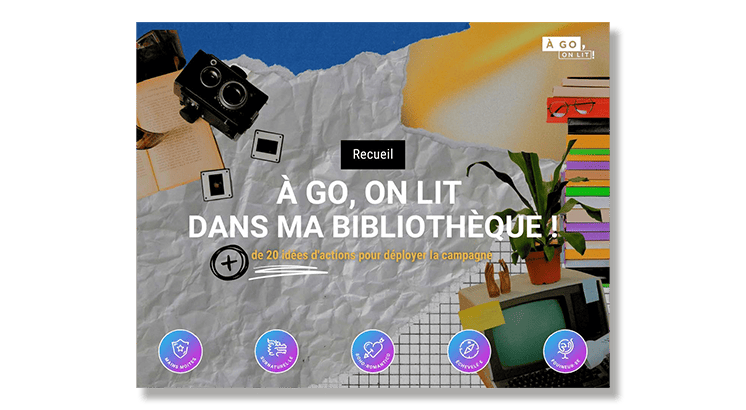Click the circled plus icon
The width and height of the screenshot is (746, 410).
[229, 263]
